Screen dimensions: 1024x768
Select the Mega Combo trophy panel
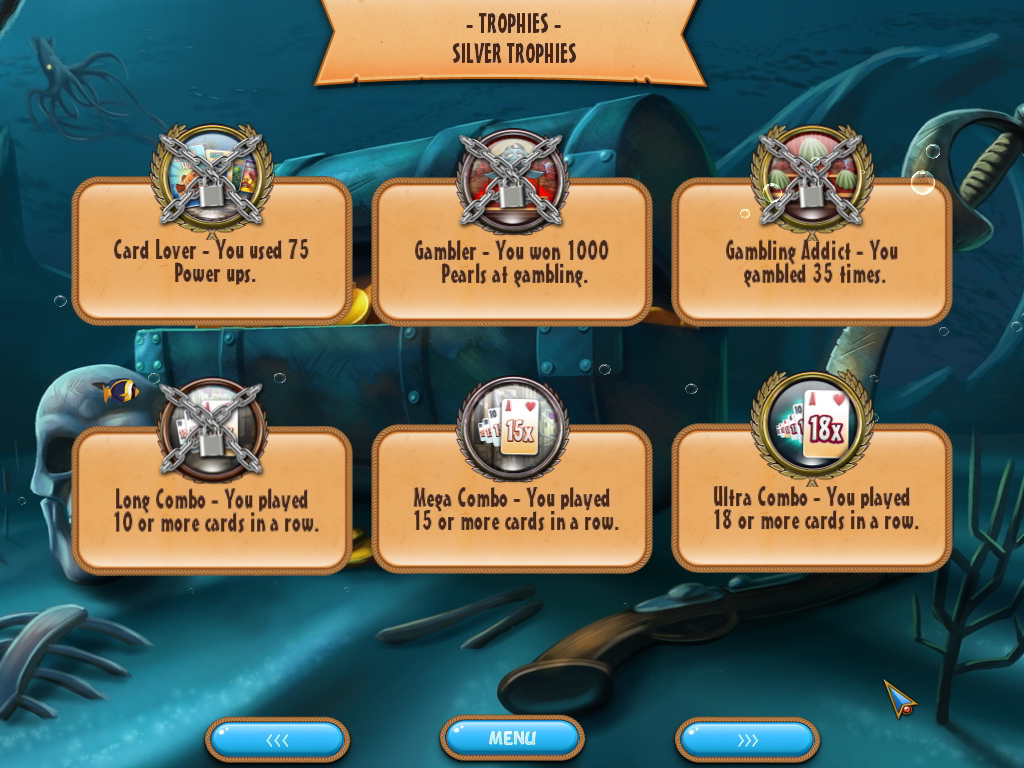pos(511,512)
